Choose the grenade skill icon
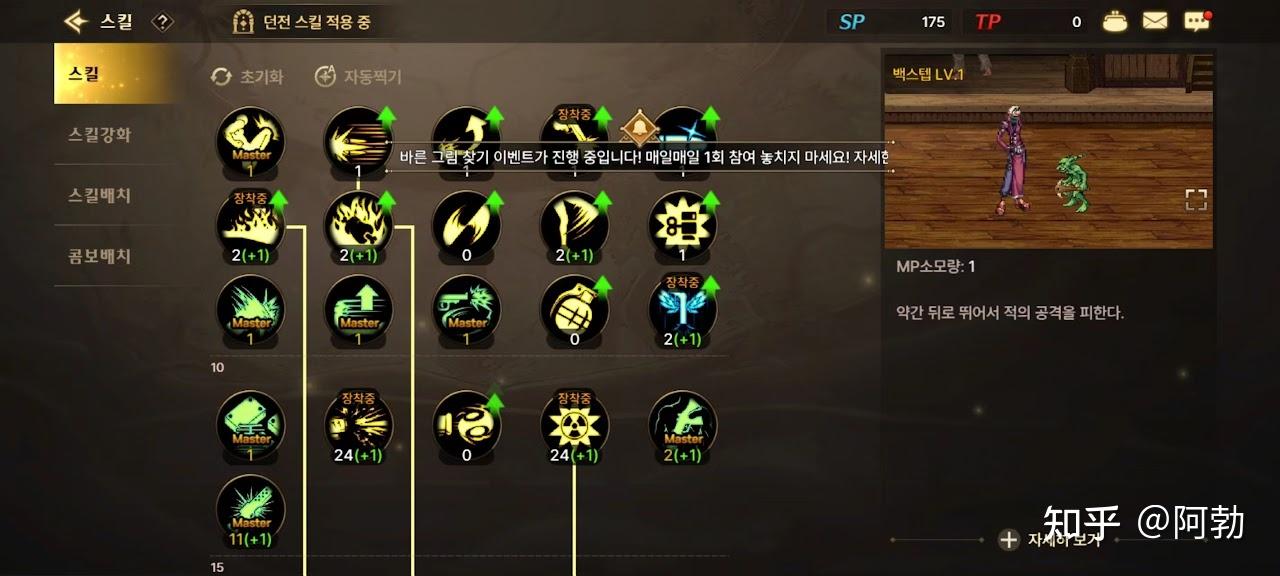This screenshot has width=1280, height=576. 574,308
